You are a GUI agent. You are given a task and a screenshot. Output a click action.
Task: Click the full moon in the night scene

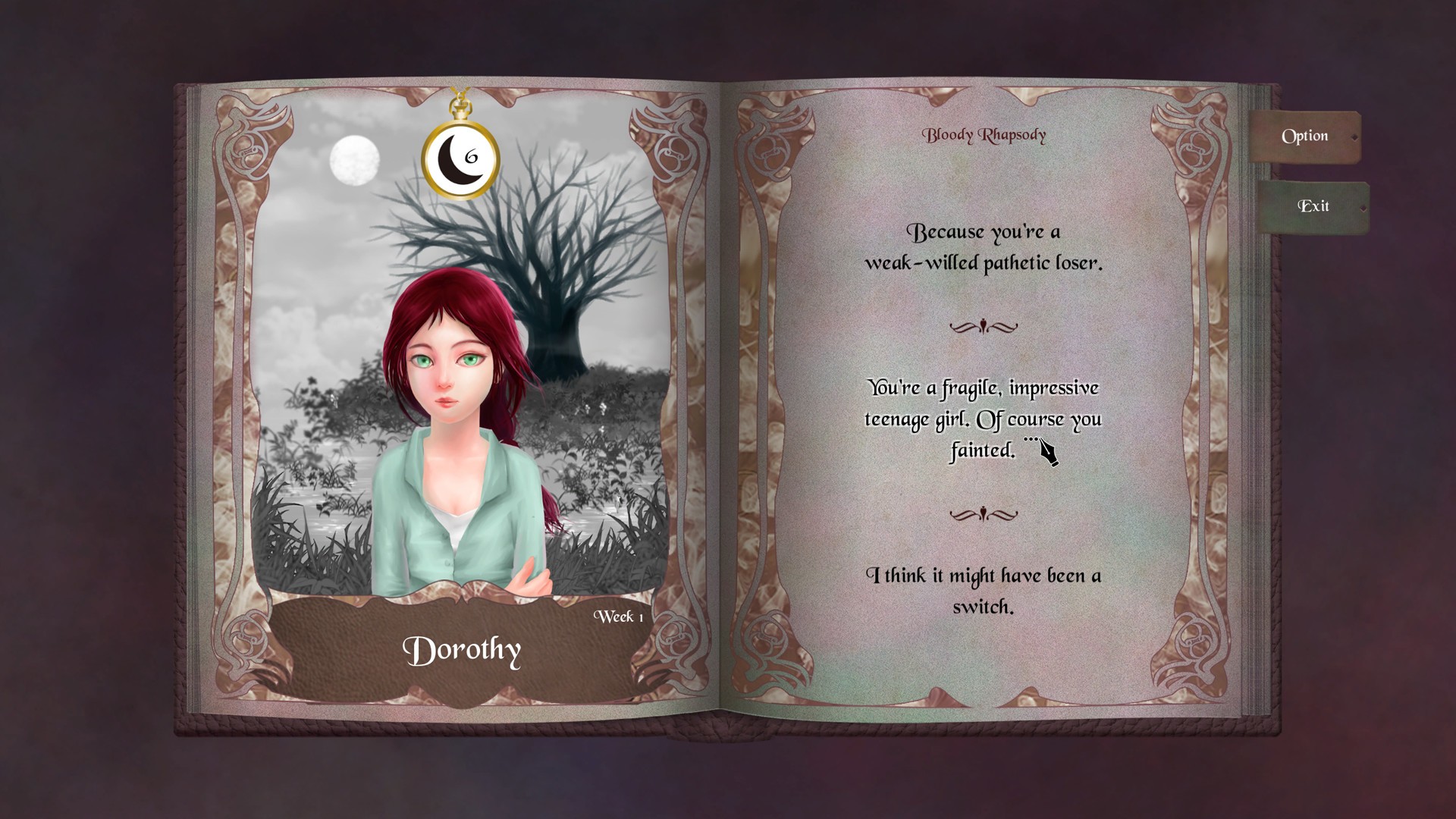(353, 162)
